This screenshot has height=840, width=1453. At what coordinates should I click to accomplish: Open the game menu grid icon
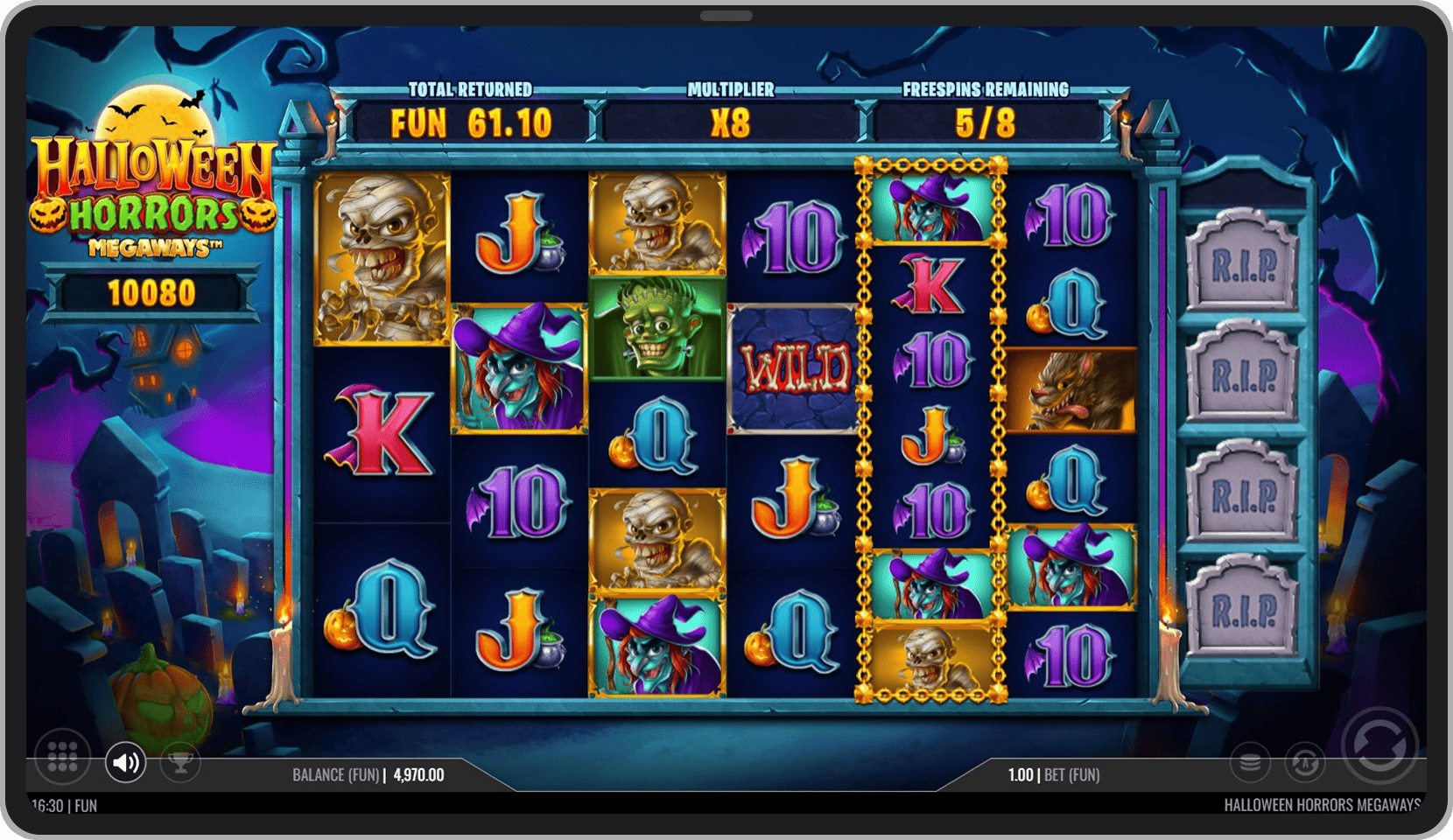[x=64, y=760]
